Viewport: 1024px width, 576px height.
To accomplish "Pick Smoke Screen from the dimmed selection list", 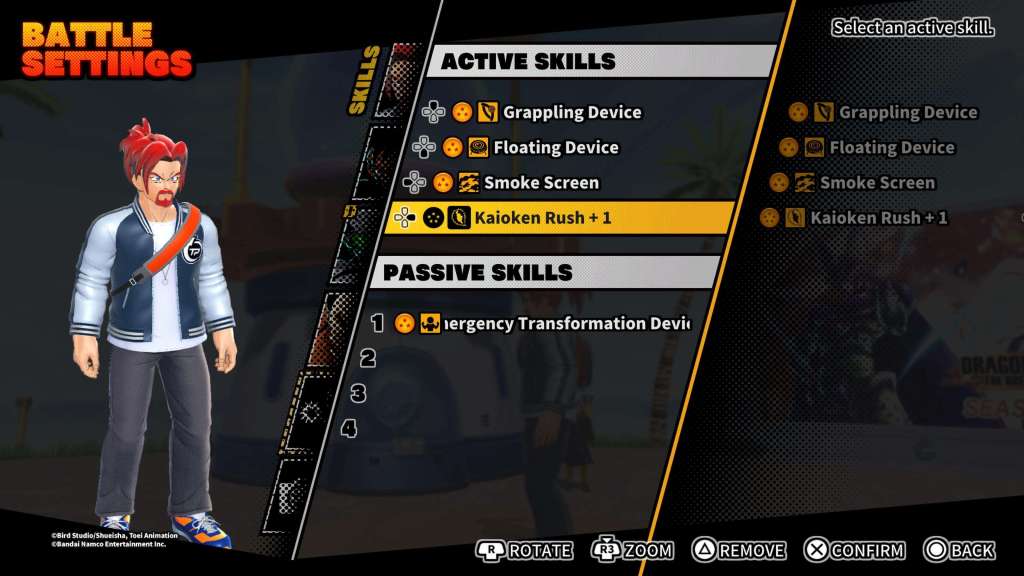I will 876,183.
